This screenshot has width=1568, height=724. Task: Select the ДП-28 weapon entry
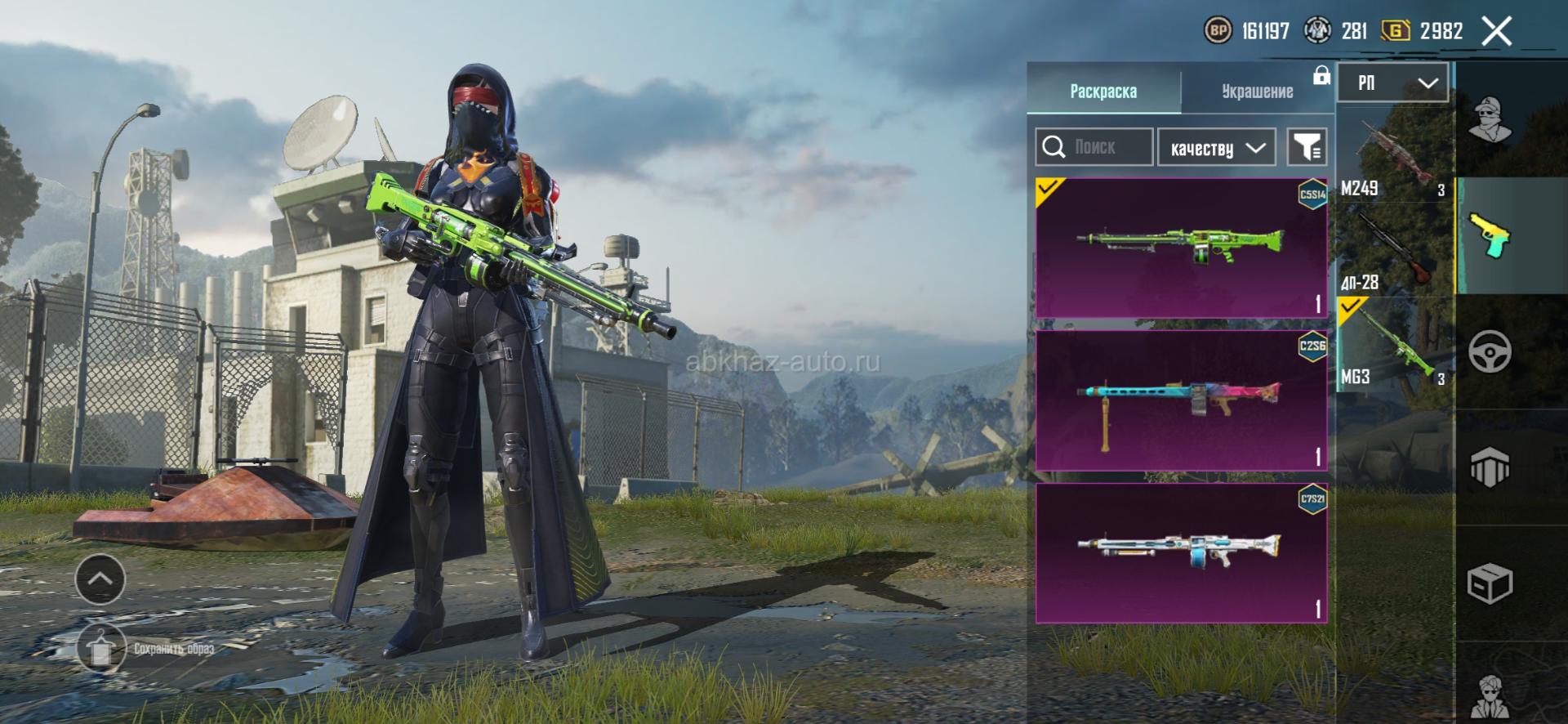pyautogui.click(x=1395, y=250)
